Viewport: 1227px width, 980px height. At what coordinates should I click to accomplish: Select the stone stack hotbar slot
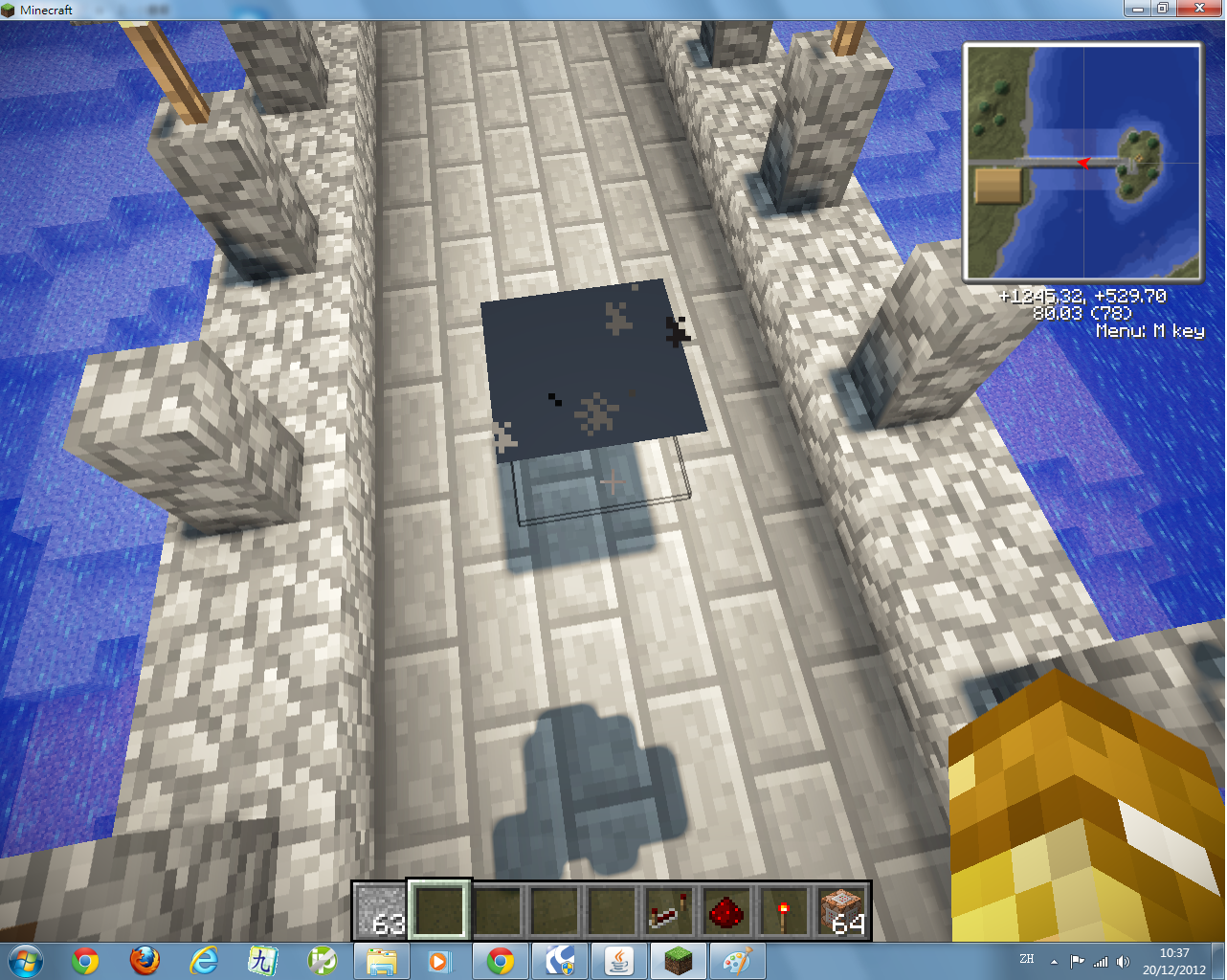[382, 910]
